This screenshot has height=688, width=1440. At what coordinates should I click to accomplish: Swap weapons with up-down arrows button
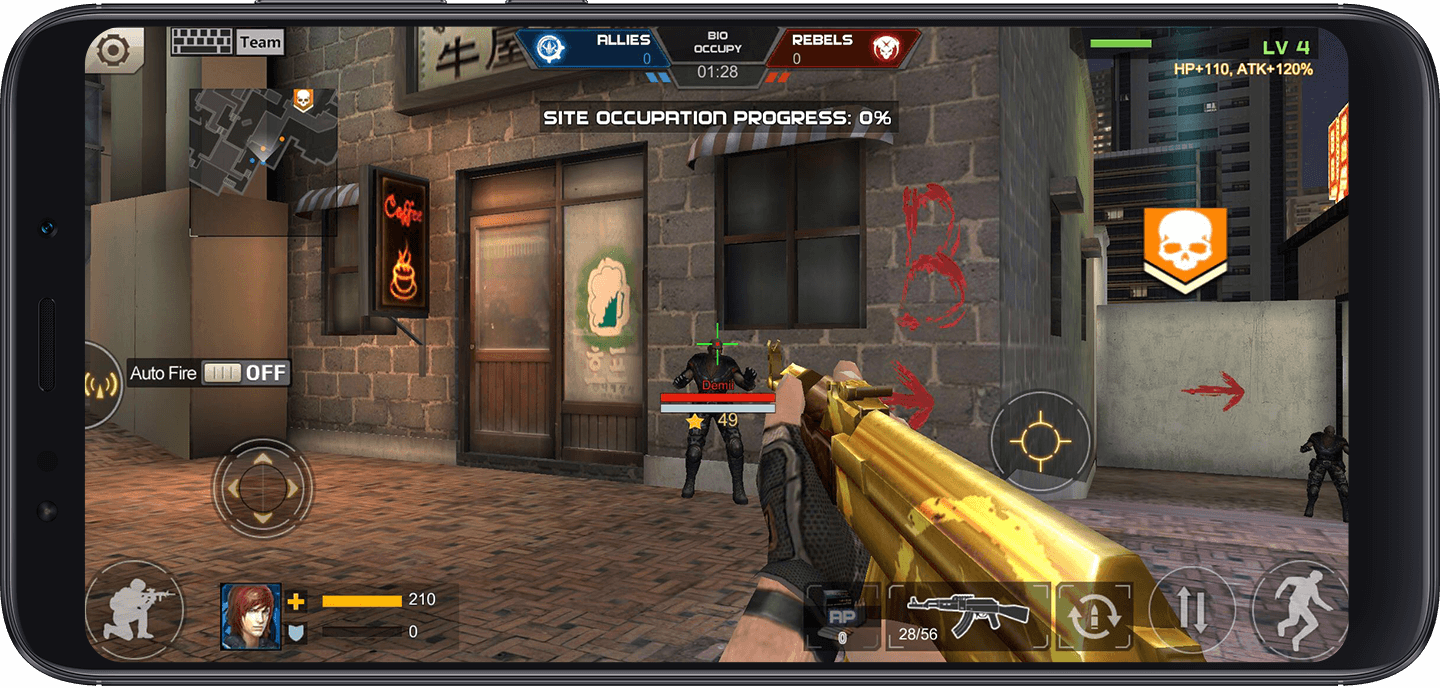1192,610
